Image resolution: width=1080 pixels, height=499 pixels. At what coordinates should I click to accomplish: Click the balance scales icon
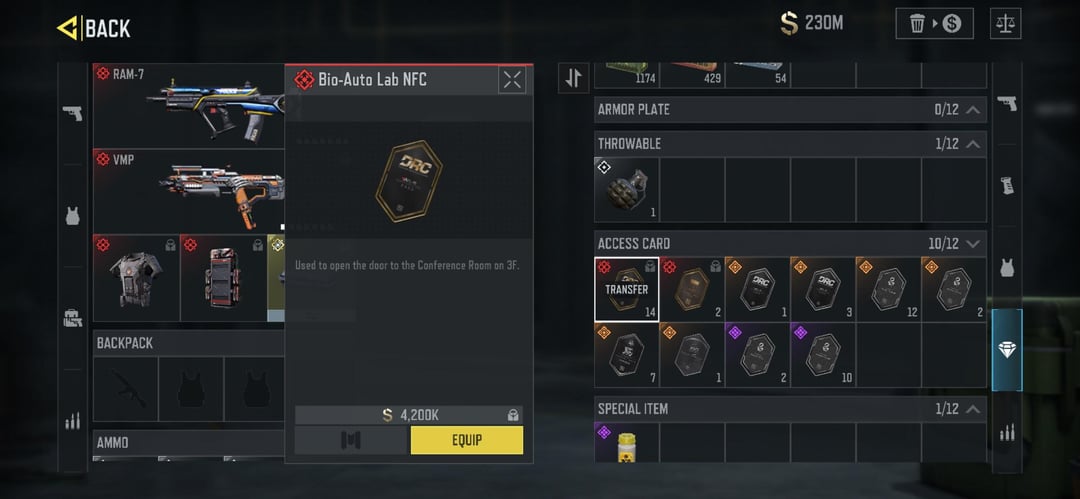1005,23
